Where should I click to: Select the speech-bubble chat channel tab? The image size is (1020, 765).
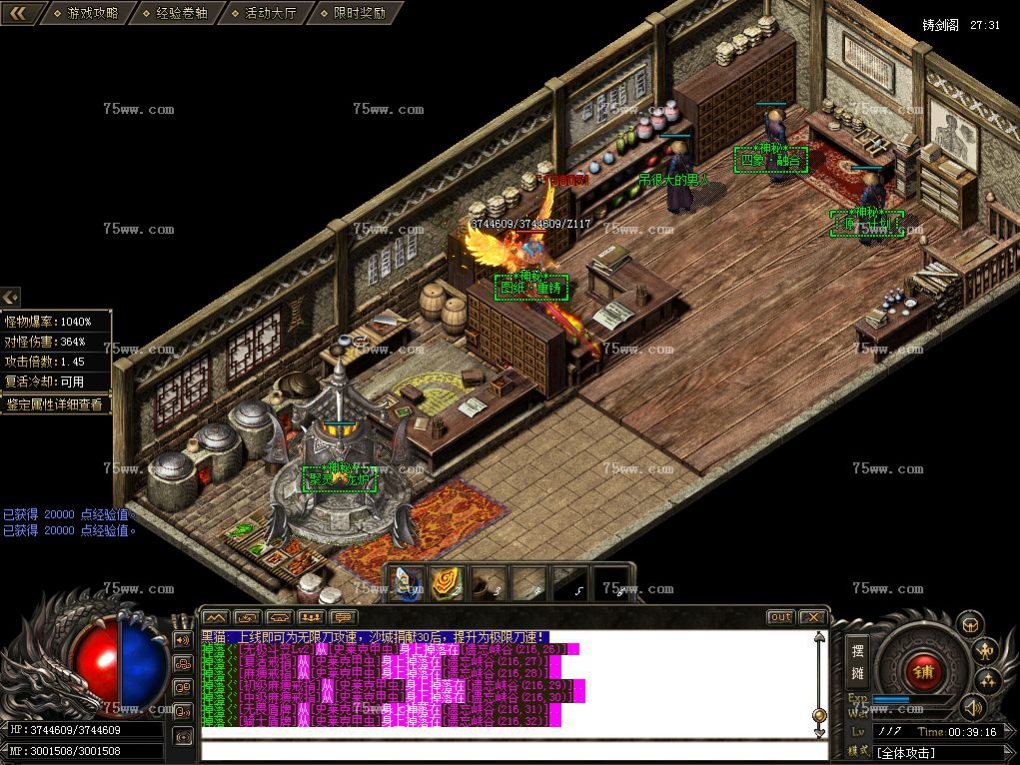pos(343,617)
